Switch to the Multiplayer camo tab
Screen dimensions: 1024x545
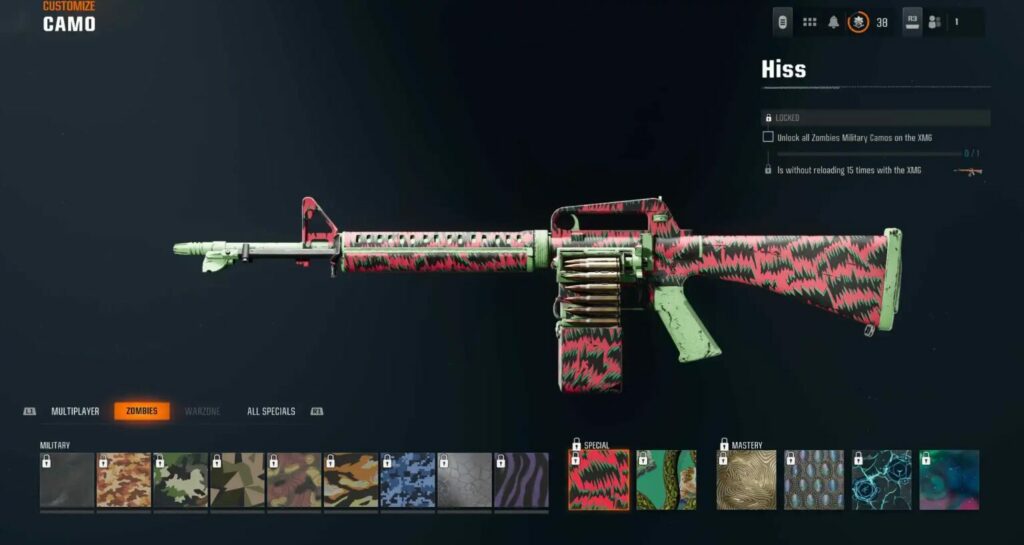(x=76, y=411)
